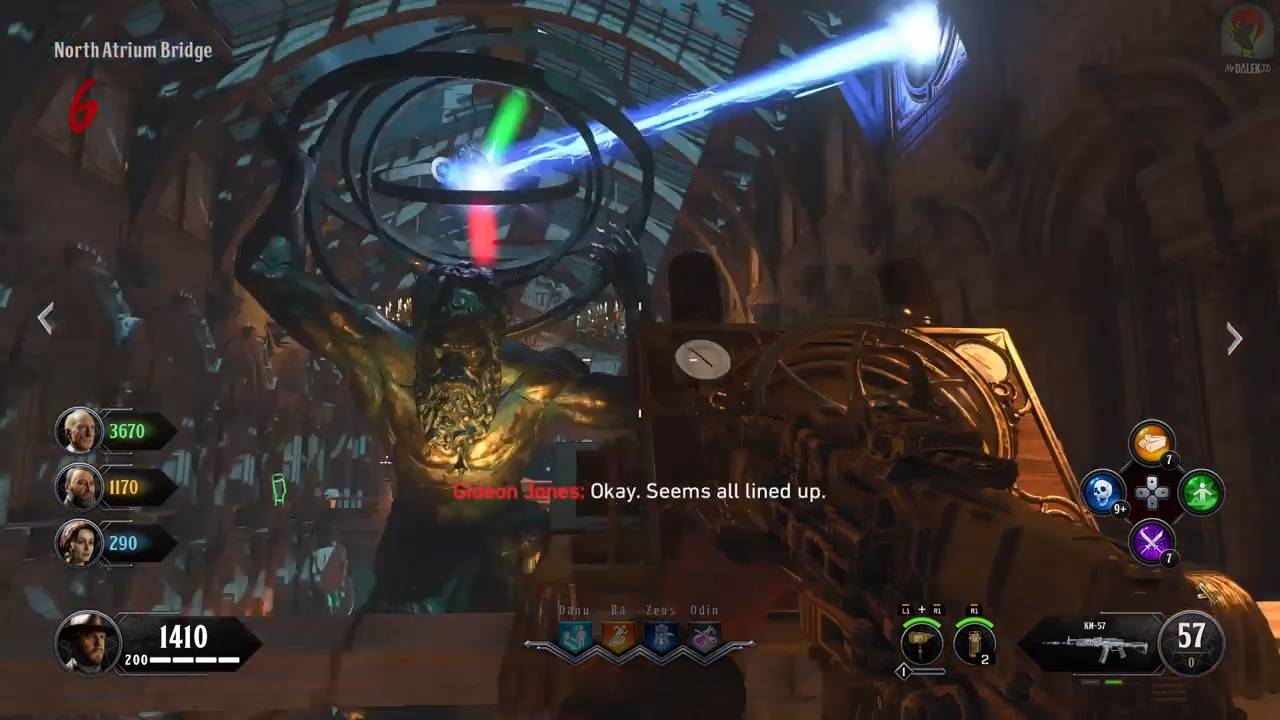Activate the orange gold bars elixir
This screenshot has height=720, width=1280.
[1152, 444]
